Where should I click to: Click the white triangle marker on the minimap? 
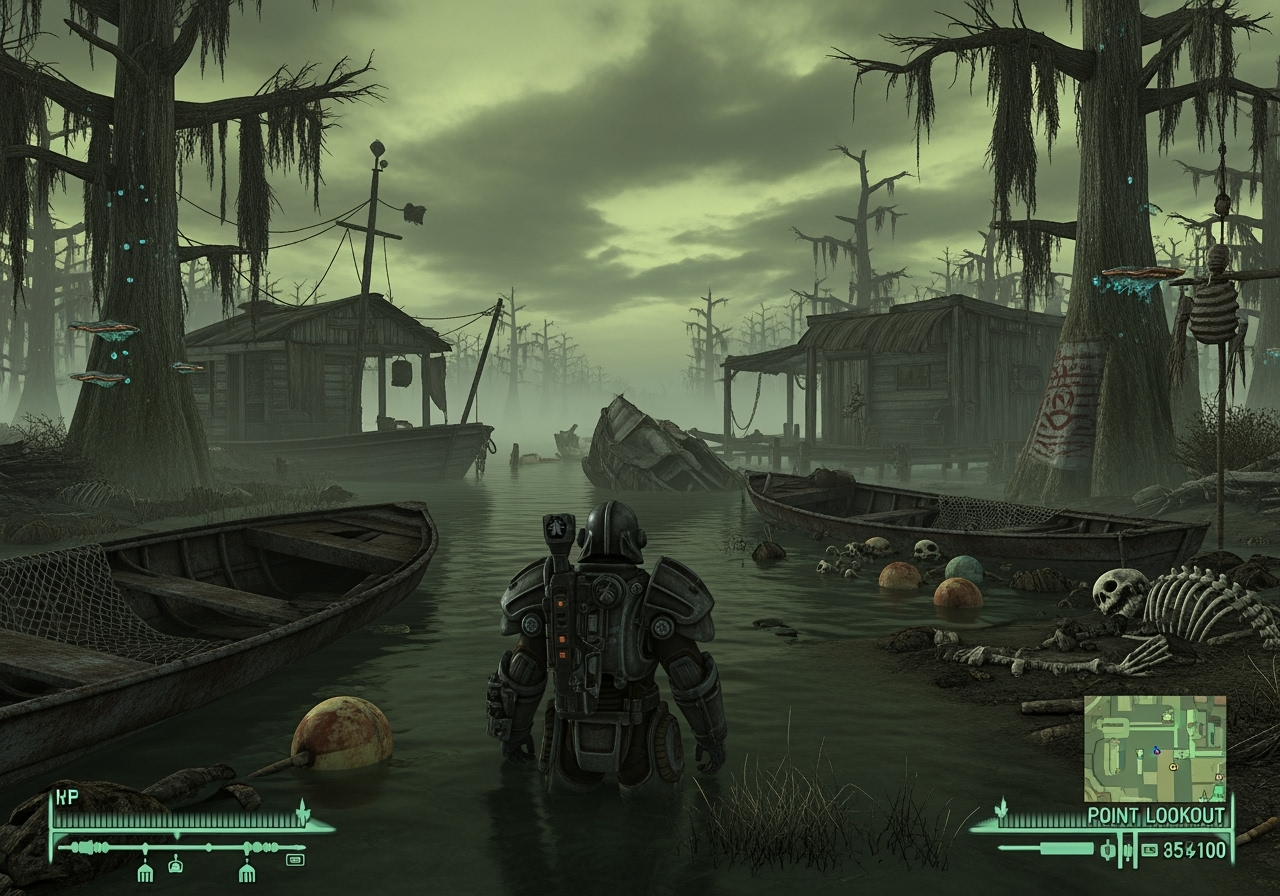(x=1203, y=794)
